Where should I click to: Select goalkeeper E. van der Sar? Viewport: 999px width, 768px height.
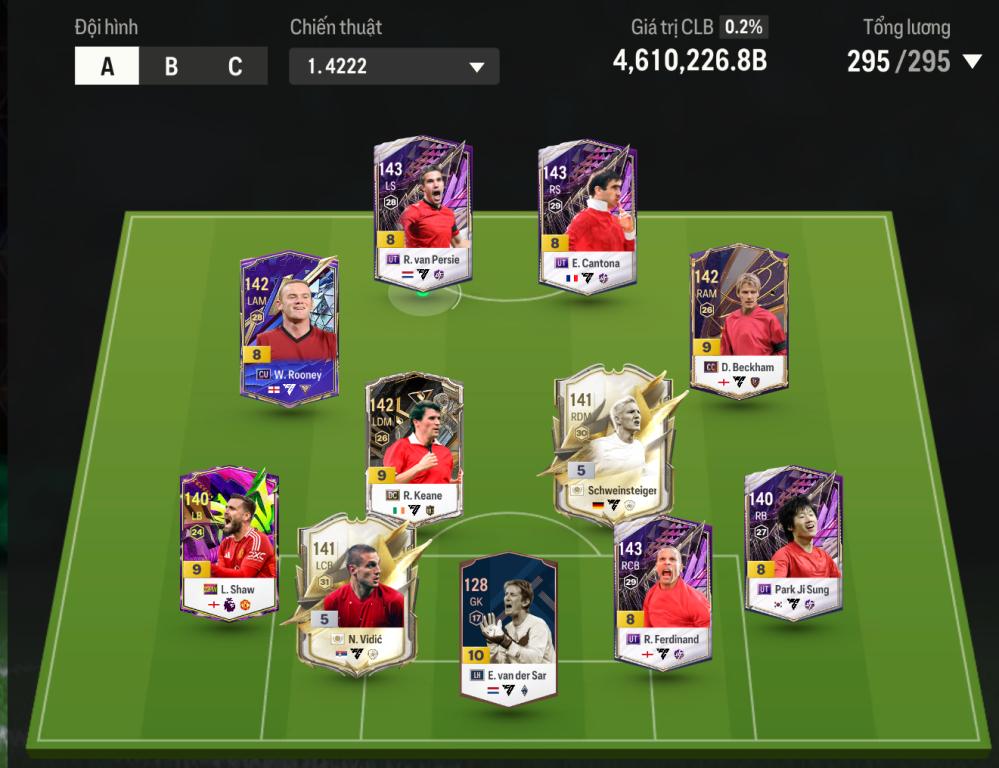tap(508, 628)
